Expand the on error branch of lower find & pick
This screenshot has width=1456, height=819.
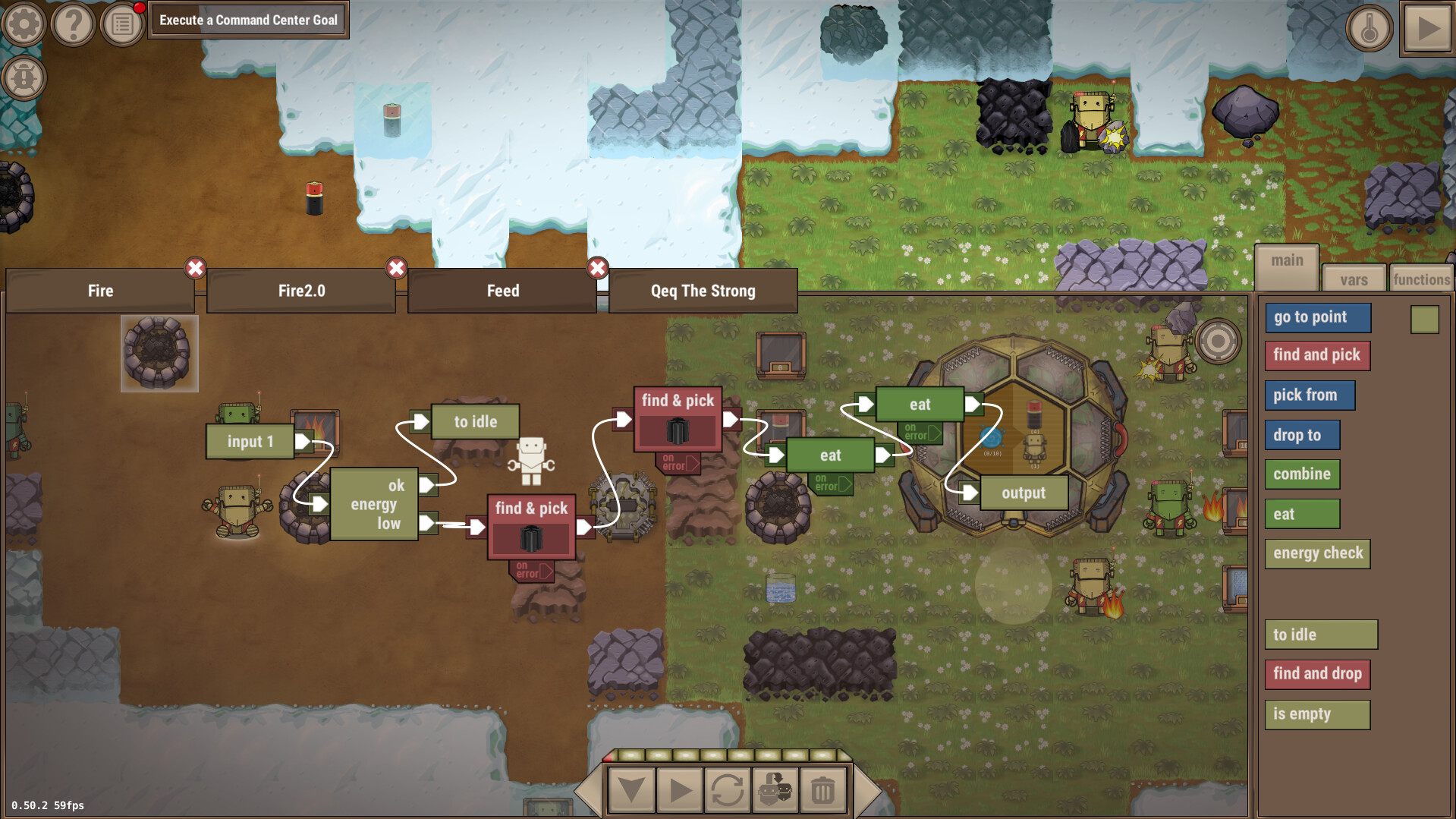pos(530,570)
